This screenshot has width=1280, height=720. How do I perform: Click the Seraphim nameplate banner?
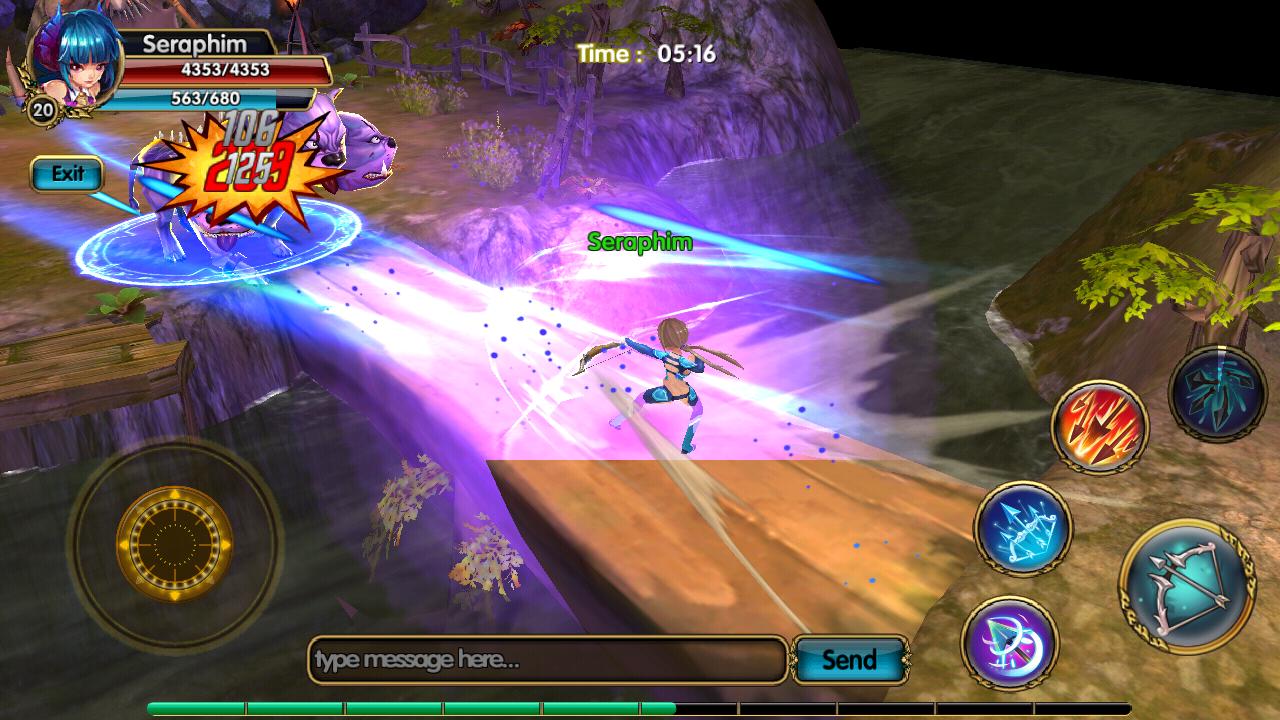pos(195,45)
